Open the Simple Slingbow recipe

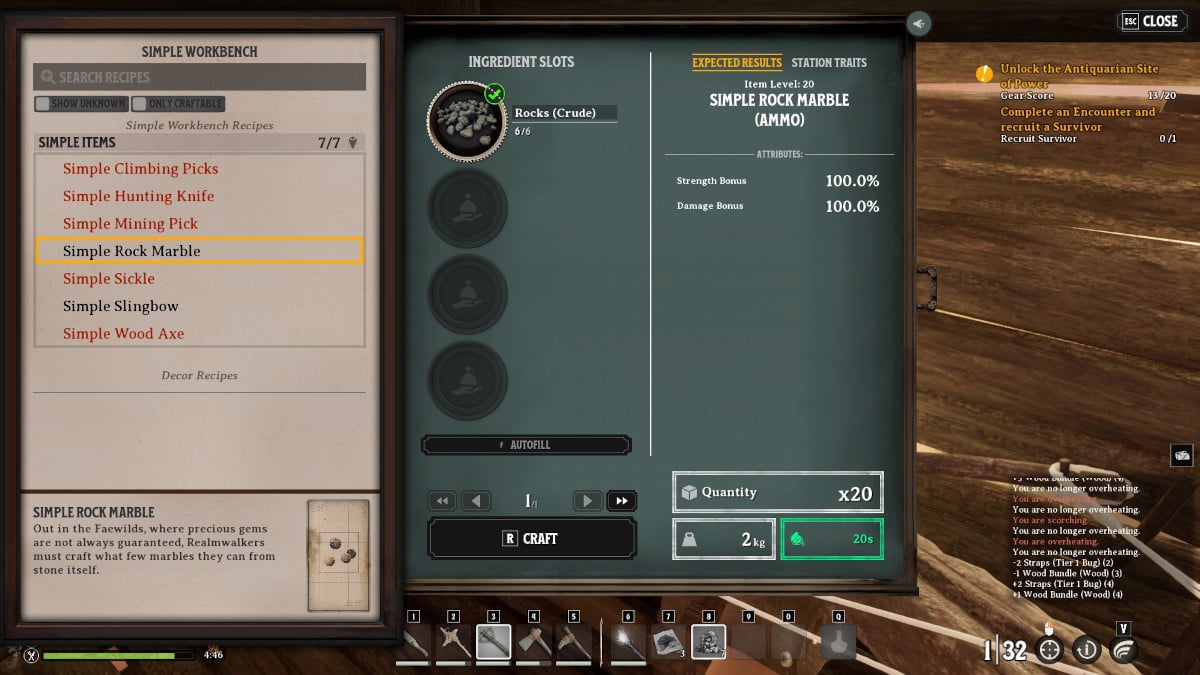[120, 306]
